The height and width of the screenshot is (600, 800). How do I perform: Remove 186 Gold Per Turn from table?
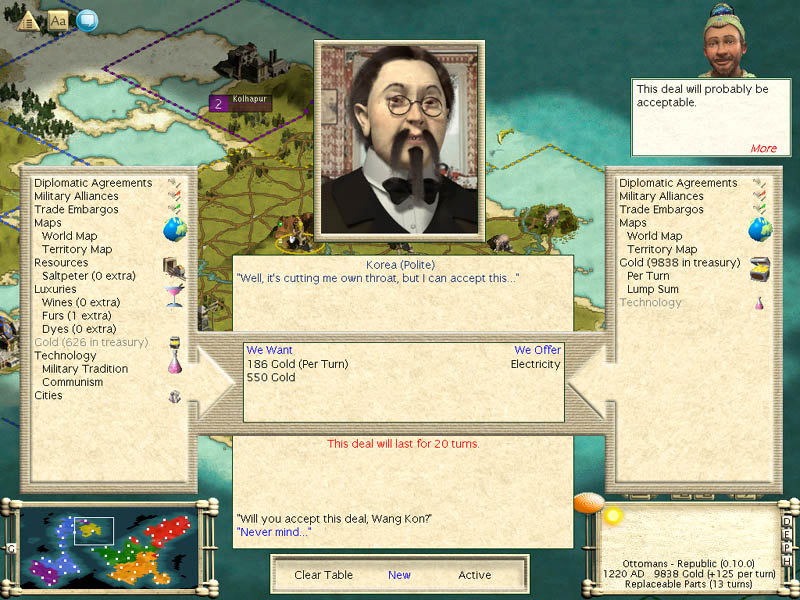[297, 364]
